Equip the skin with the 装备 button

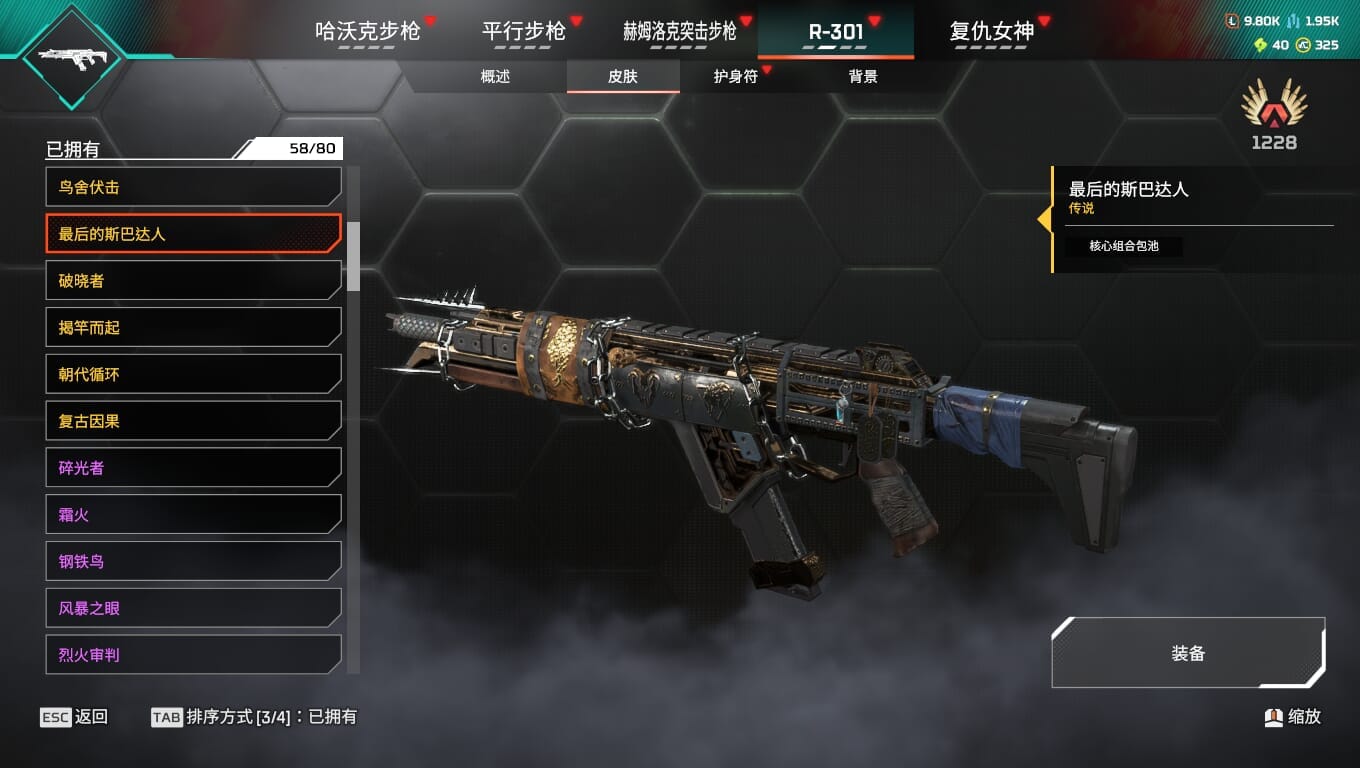pyautogui.click(x=1188, y=654)
